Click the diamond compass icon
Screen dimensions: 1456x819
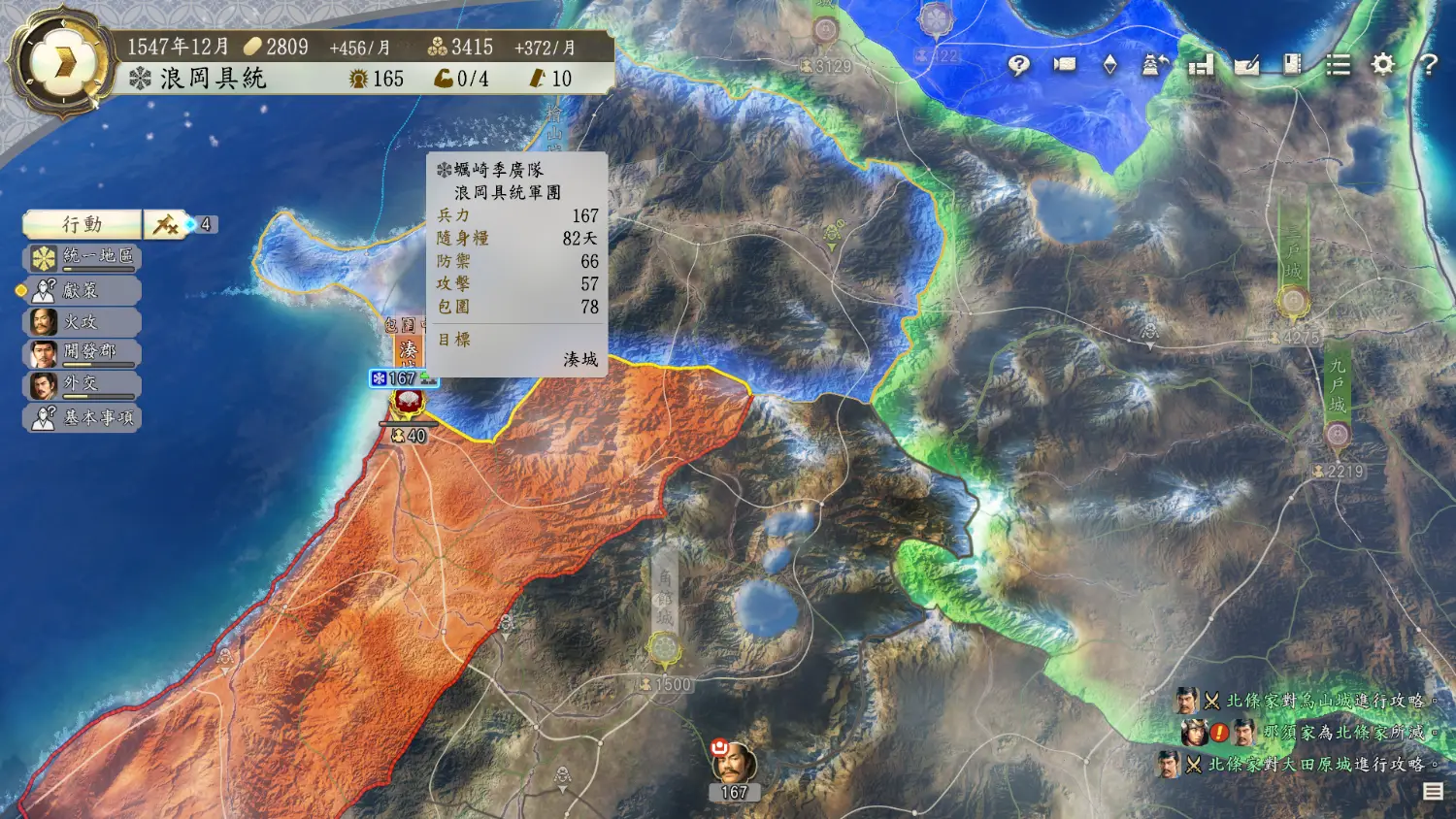tap(1109, 65)
